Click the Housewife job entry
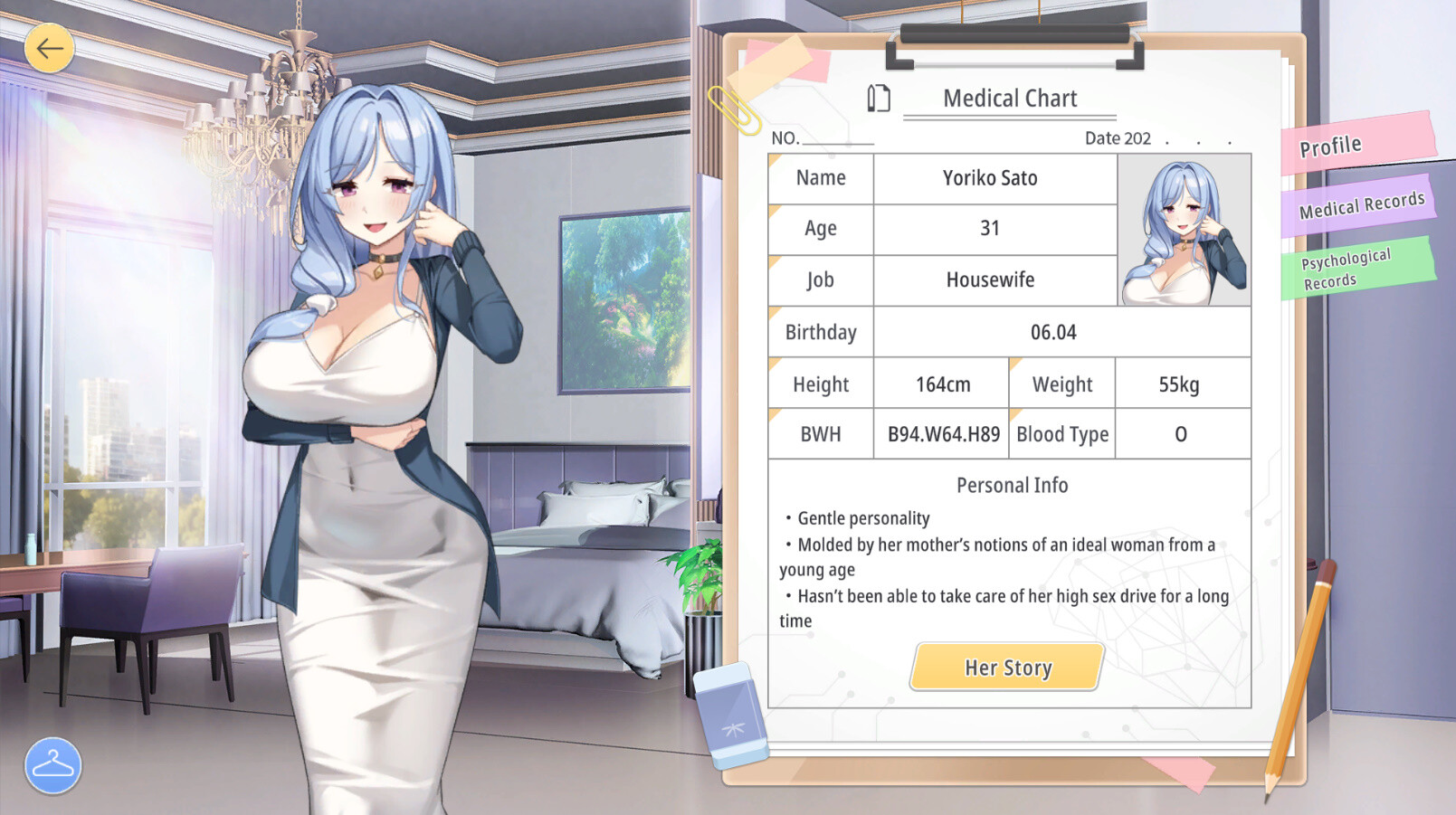The height and width of the screenshot is (815, 1456). [x=993, y=280]
